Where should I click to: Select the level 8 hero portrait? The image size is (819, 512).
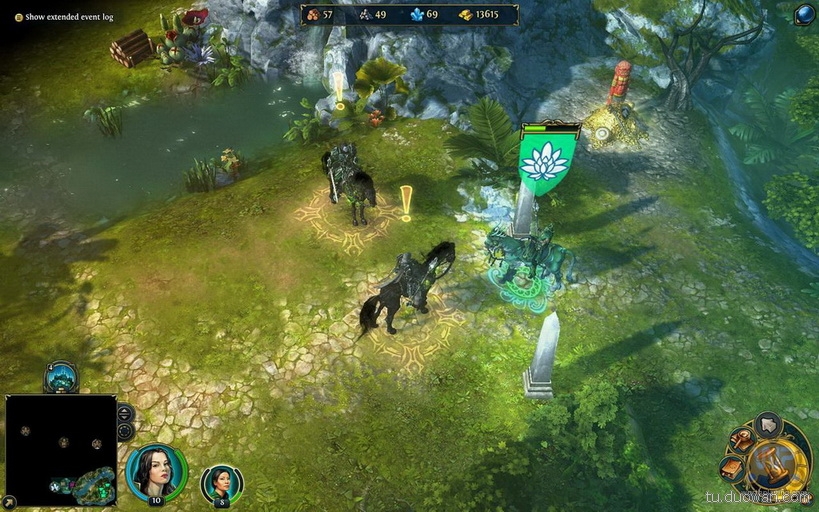[x=221, y=484]
